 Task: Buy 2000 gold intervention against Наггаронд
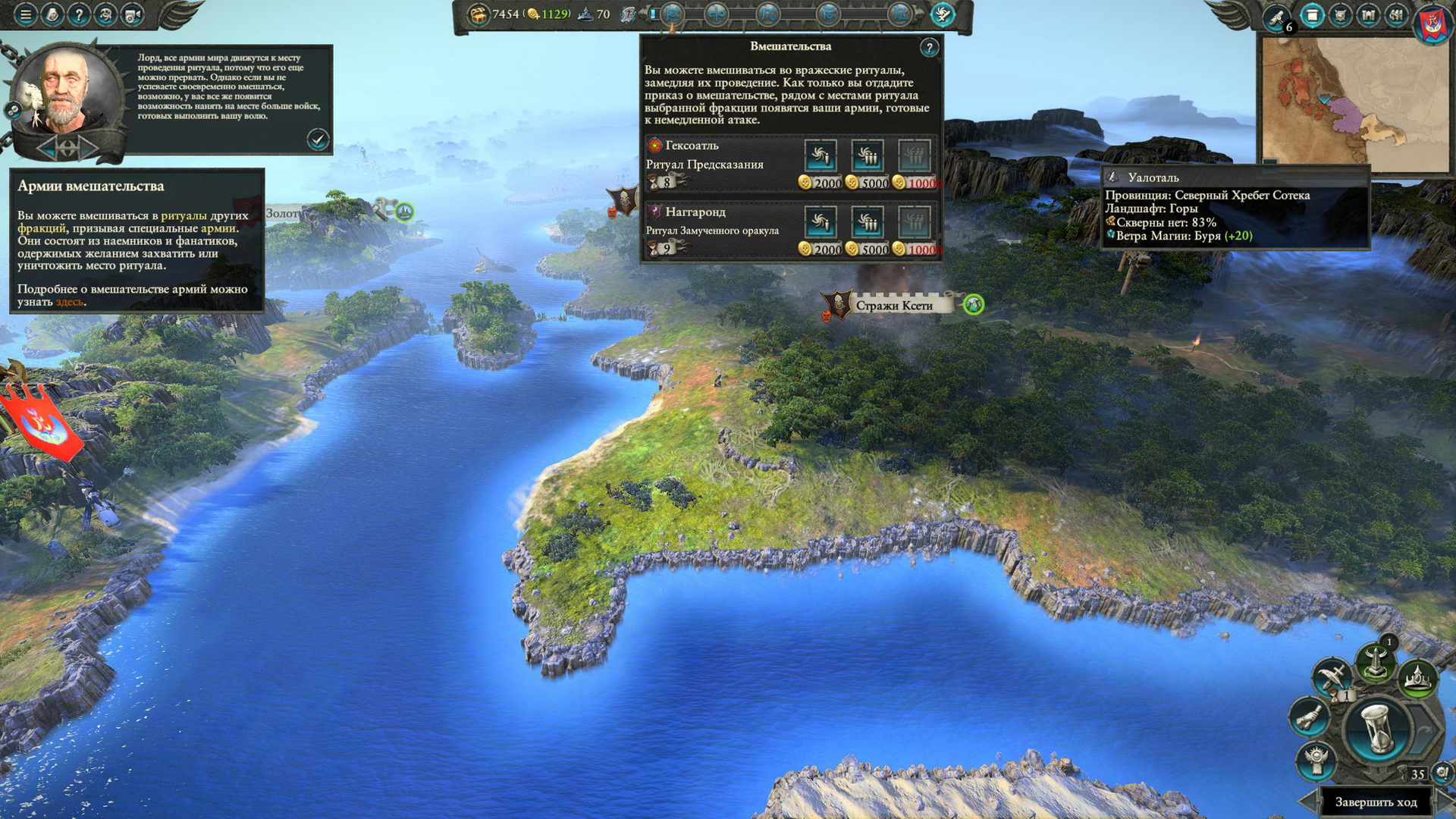pyautogui.click(x=820, y=223)
